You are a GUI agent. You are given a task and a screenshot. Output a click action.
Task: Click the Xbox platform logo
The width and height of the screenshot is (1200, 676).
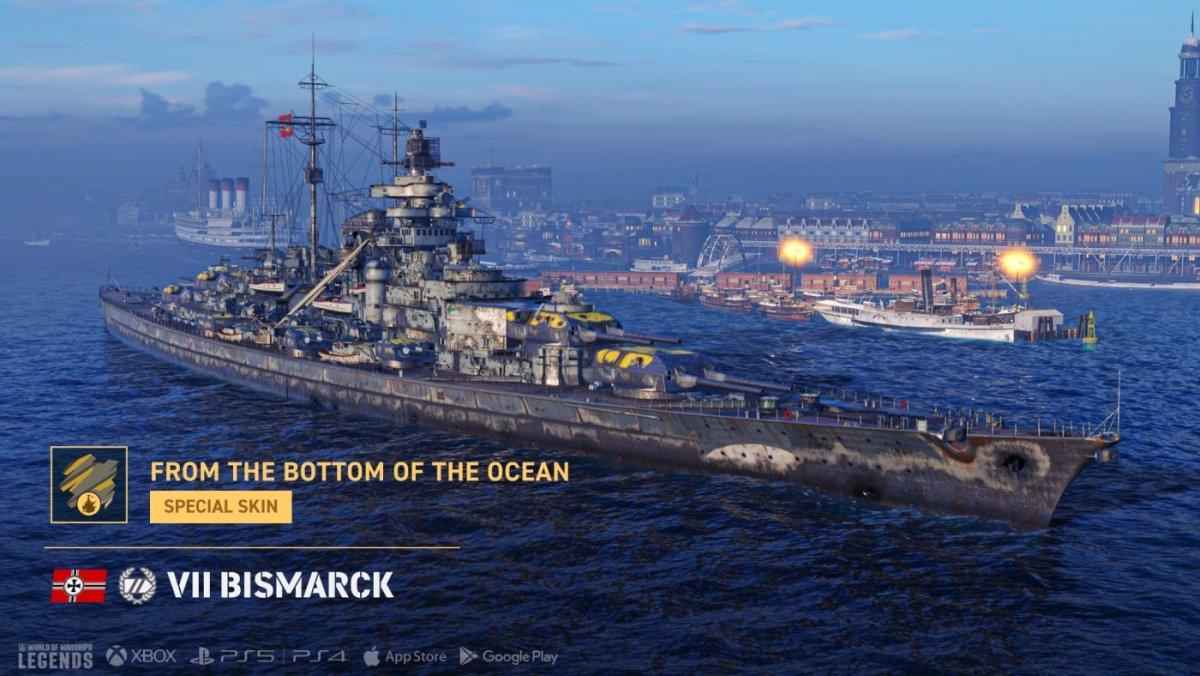point(141,657)
